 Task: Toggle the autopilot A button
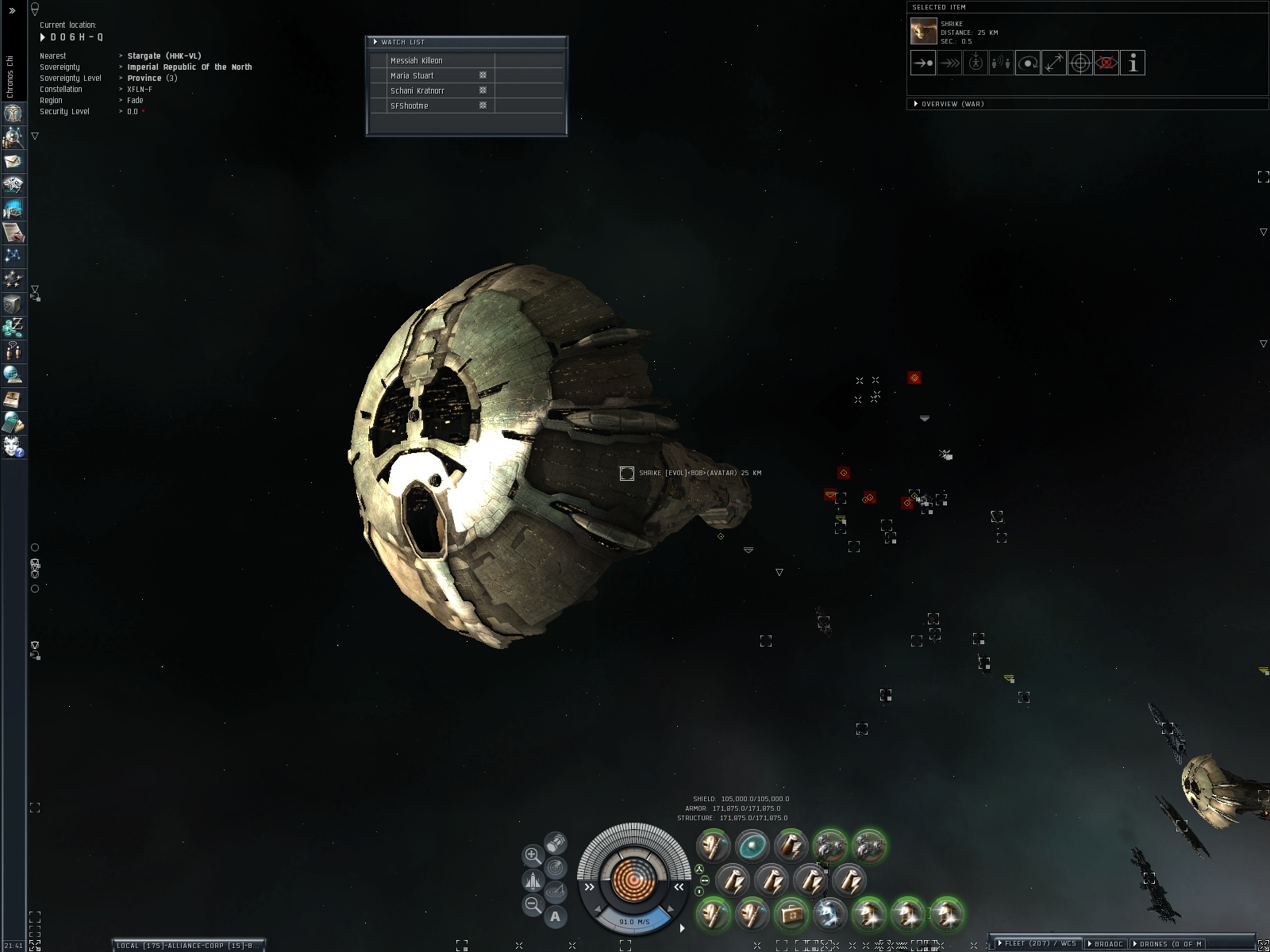coord(555,917)
